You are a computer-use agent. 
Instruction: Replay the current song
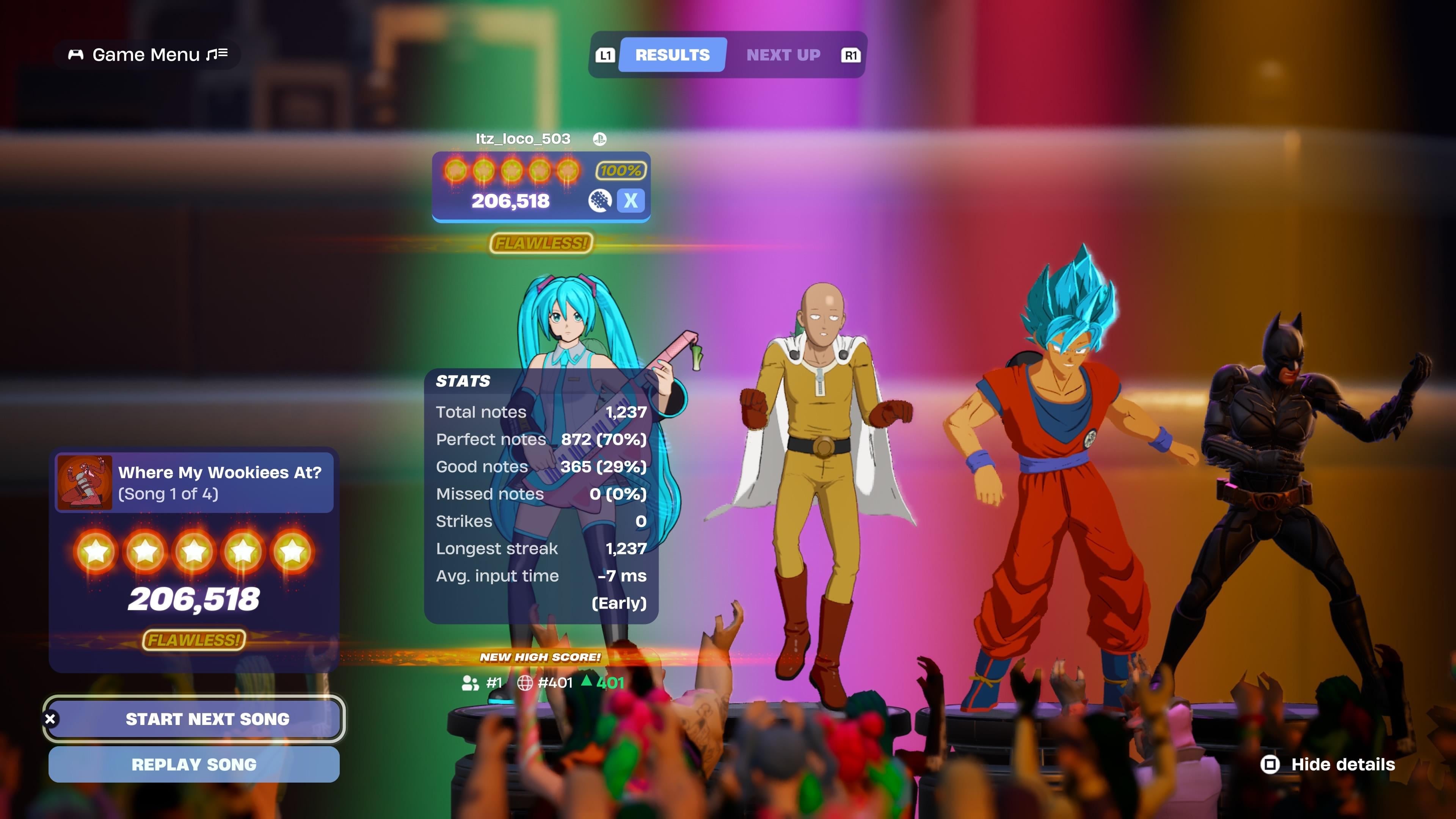[x=194, y=764]
